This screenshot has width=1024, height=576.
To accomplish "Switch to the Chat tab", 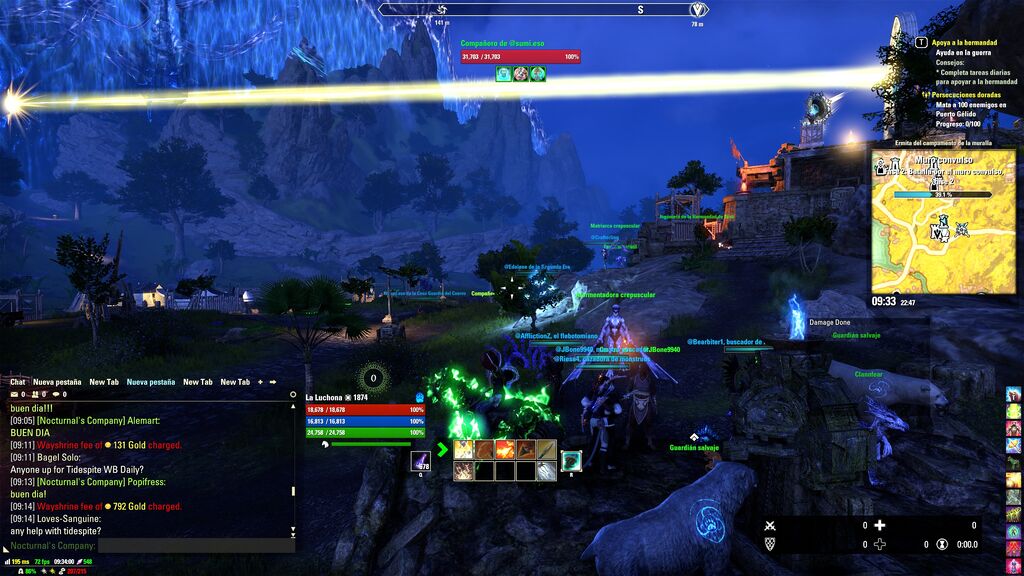I will pyautogui.click(x=18, y=382).
